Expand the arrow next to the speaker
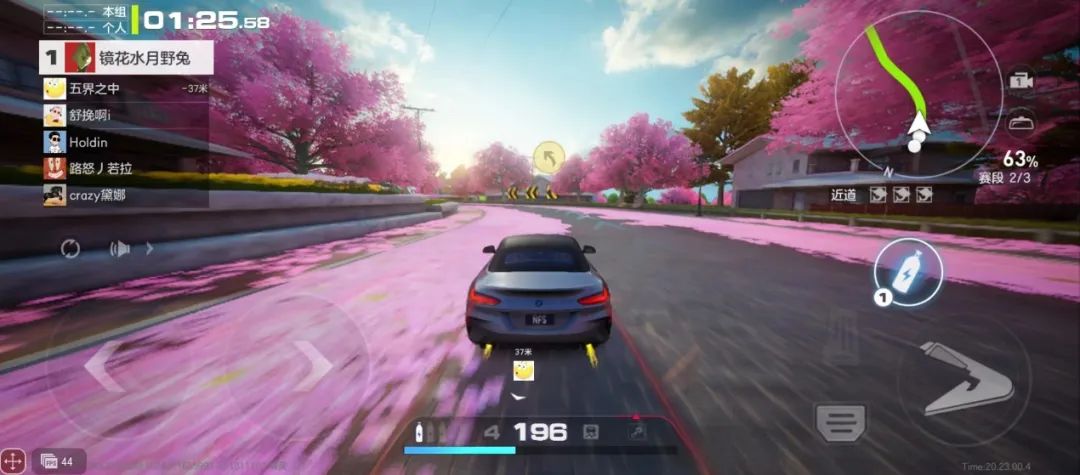The image size is (1080, 475). 151,248
